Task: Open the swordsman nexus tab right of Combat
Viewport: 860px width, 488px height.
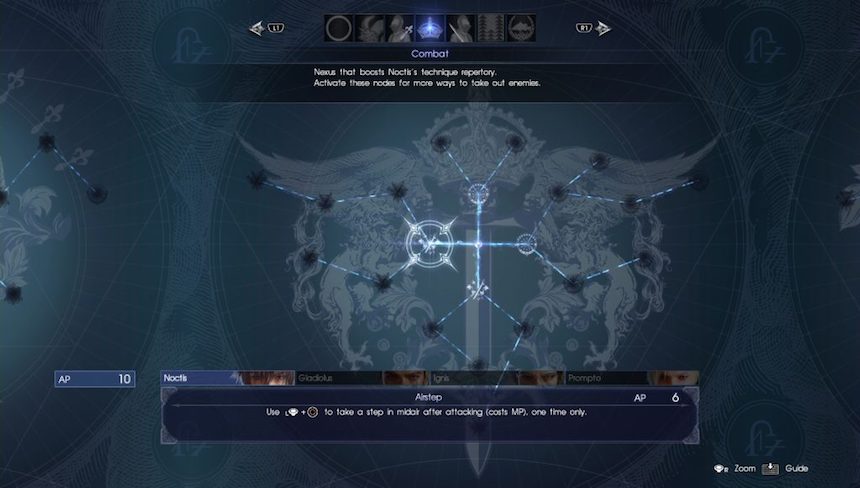Action: point(461,28)
